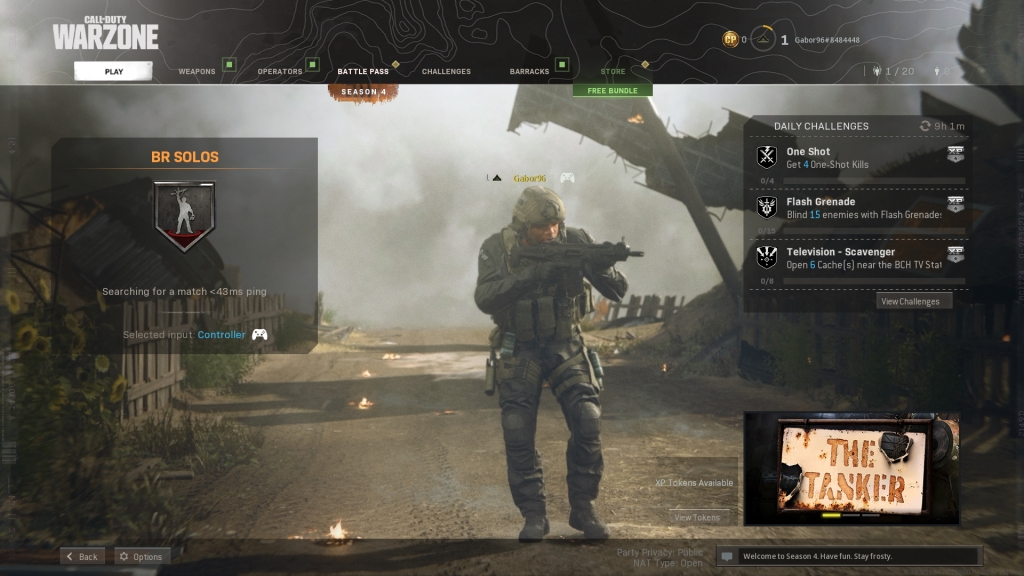The height and width of the screenshot is (576, 1024).
Task: Open the chat message box
Action: (x=849, y=556)
